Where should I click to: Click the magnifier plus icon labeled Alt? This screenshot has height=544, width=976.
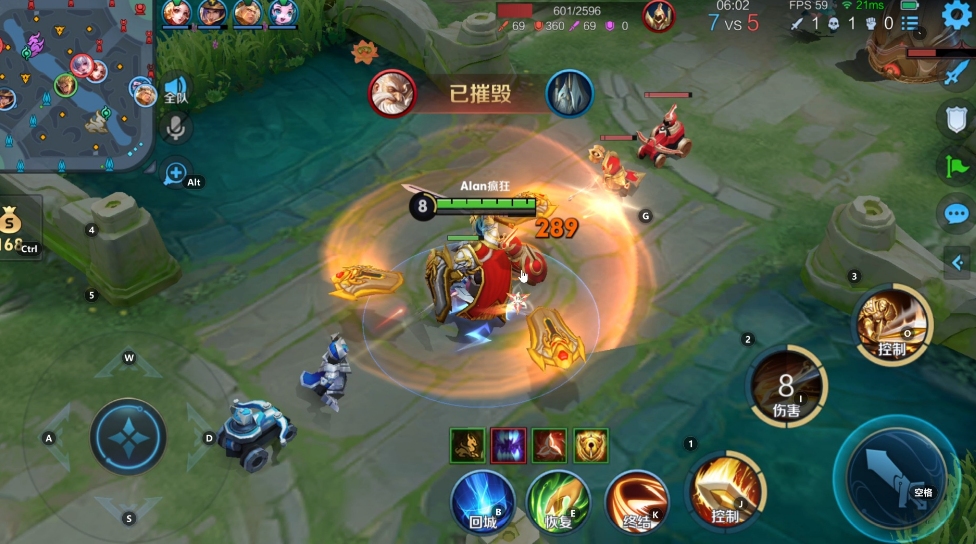[x=177, y=174]
